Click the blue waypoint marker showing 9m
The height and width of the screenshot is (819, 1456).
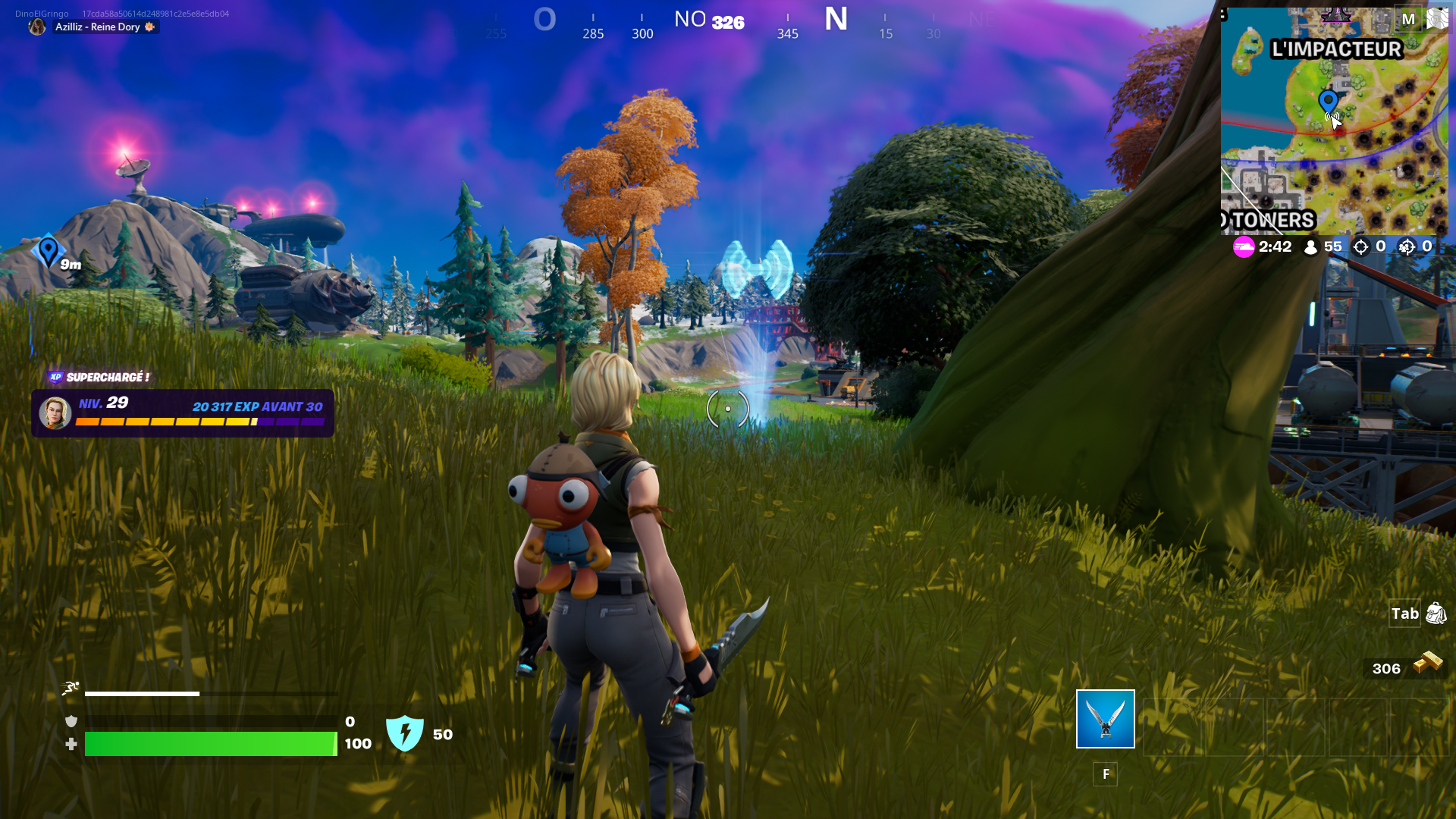coord(49,248)
